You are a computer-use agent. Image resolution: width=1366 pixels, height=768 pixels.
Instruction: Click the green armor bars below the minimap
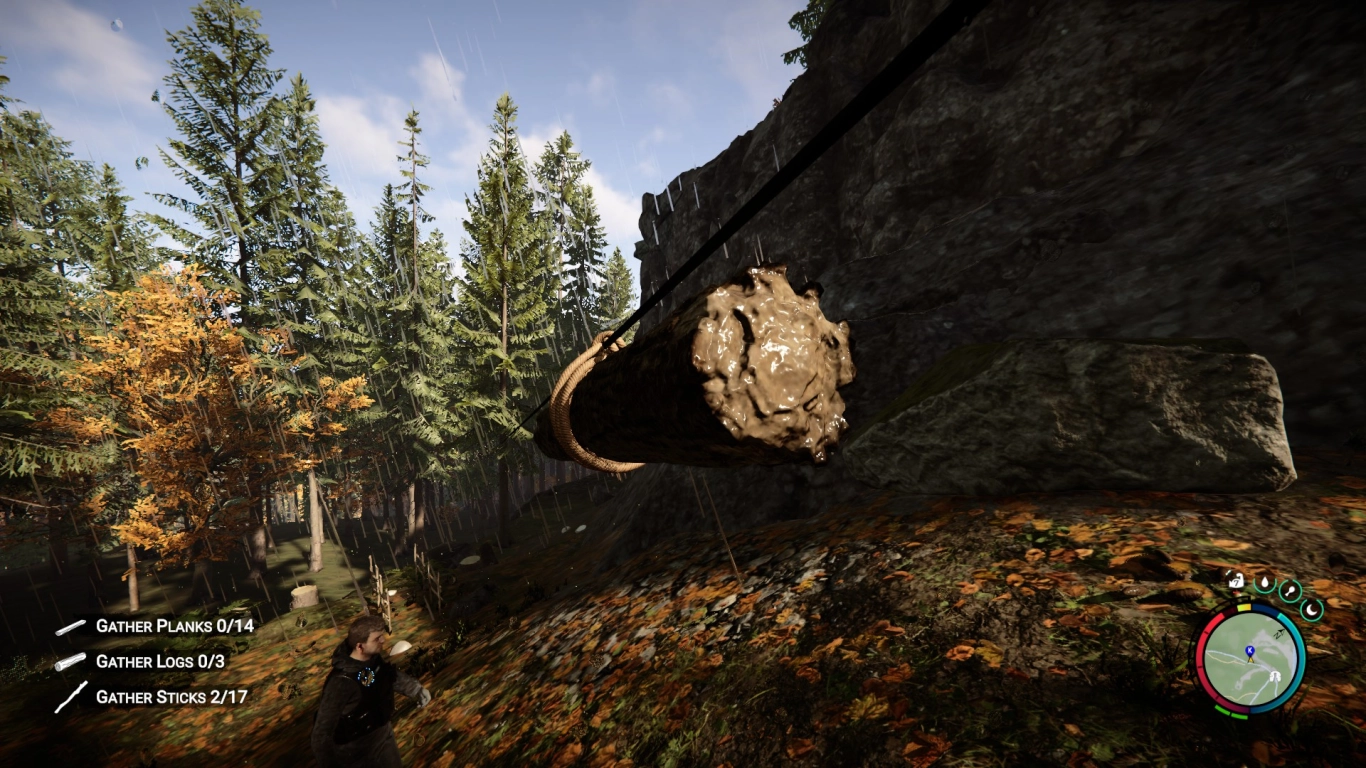[x=1229, y=713]
